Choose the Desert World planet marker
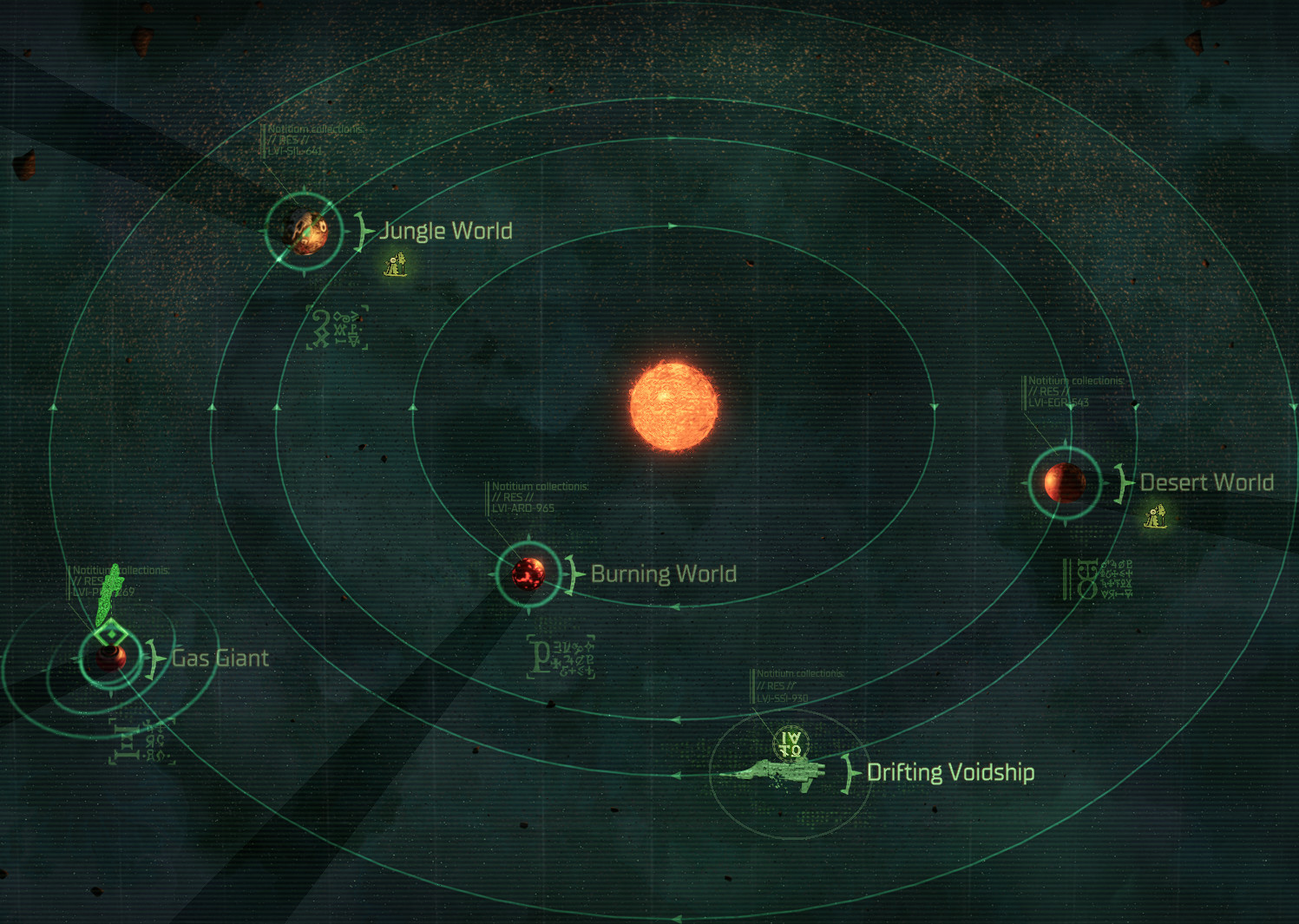Screen dimensions: 1299x924 [1065, 482]
